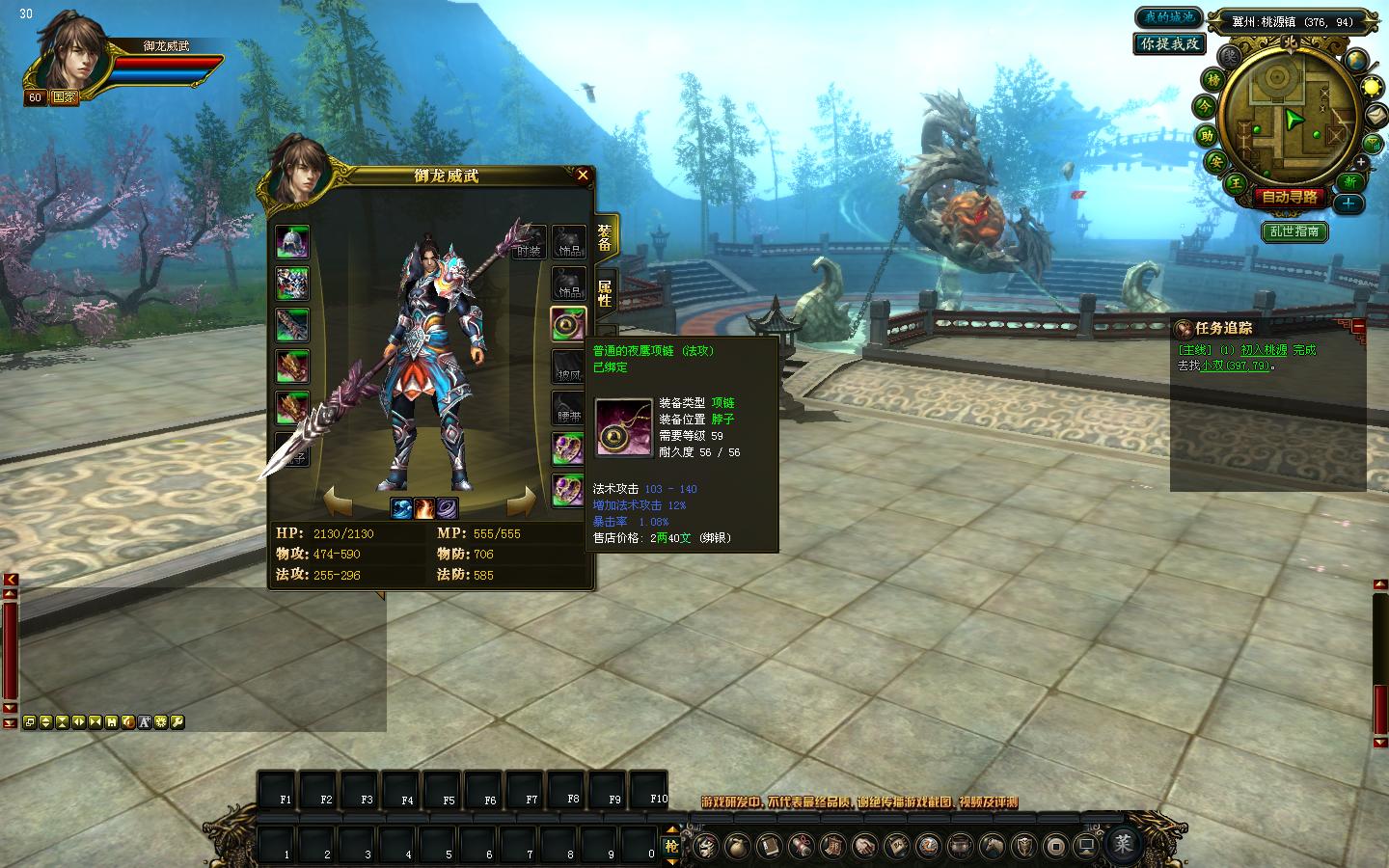1389x868 pixels.
Task: Select the equipped night eagle necklace slot
Action: (x=568, y=323)
